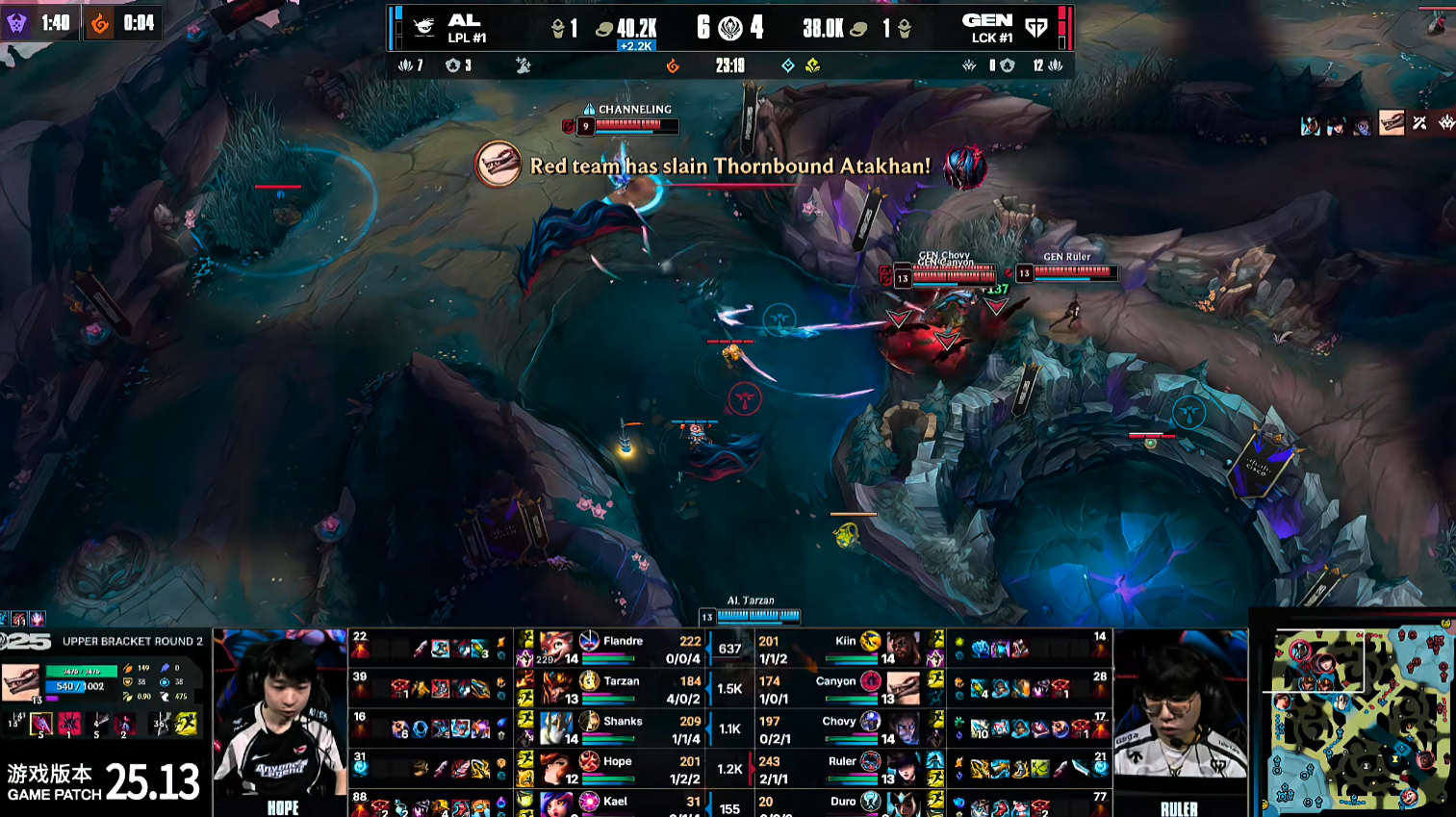Click the GEN team logo in the top bar
Image resolution: width=1456 pixels, height=817 pixels.
click(1036, 27)
